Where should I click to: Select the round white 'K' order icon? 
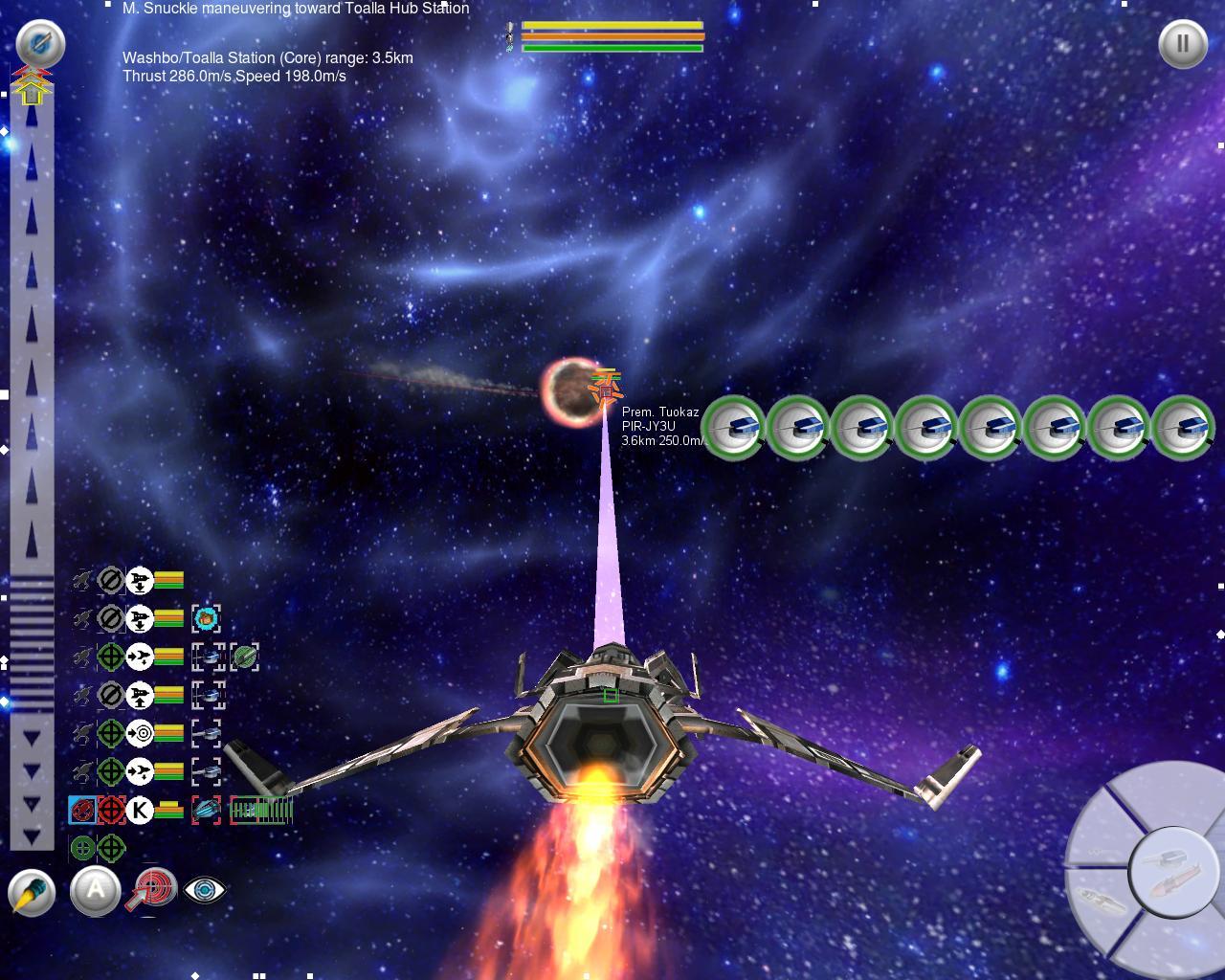coord(140,810)
